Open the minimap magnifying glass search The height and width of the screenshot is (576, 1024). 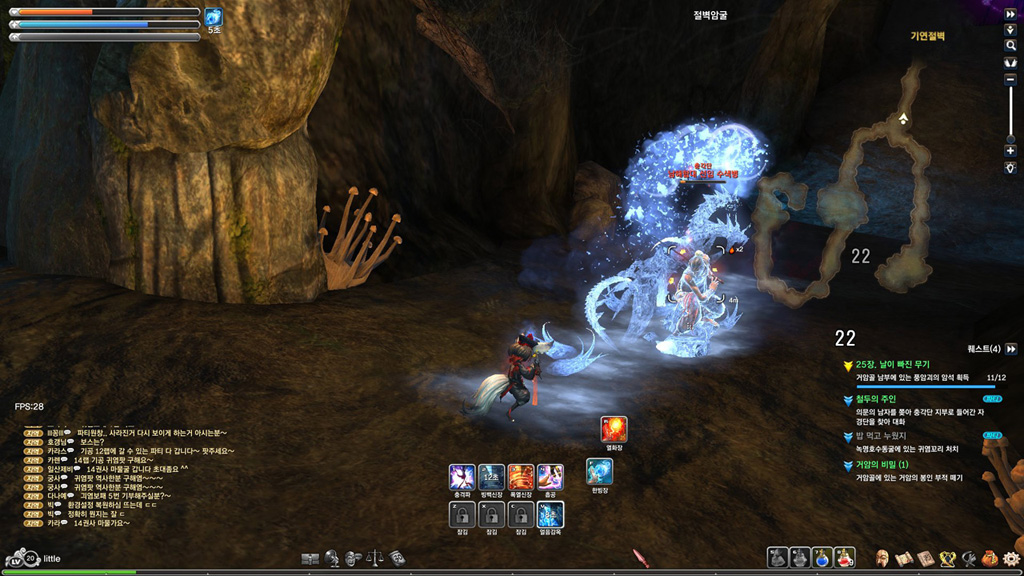click(1010, 46)
